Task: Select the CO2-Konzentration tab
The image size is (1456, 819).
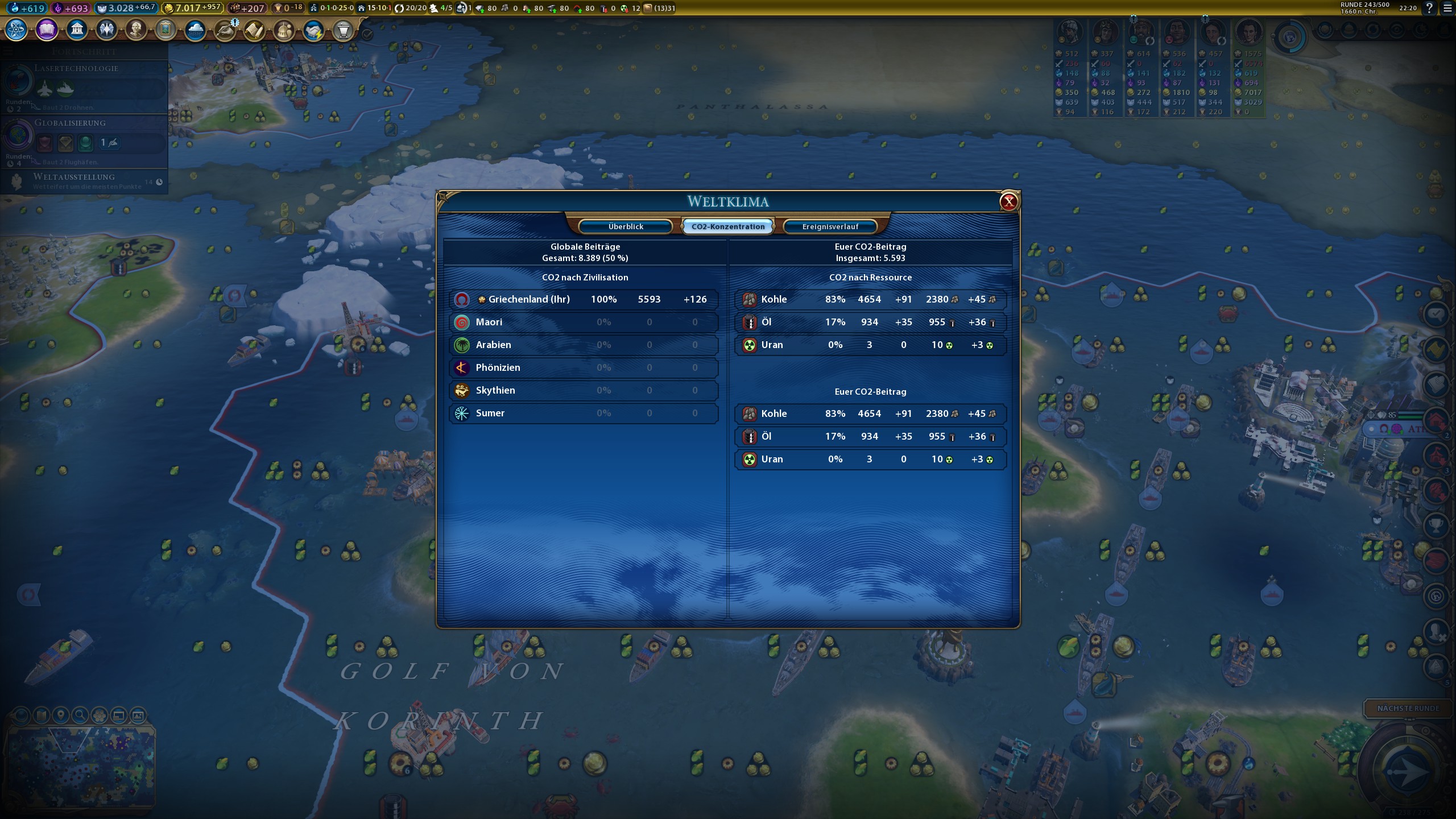Action: (x=728, y=226)
